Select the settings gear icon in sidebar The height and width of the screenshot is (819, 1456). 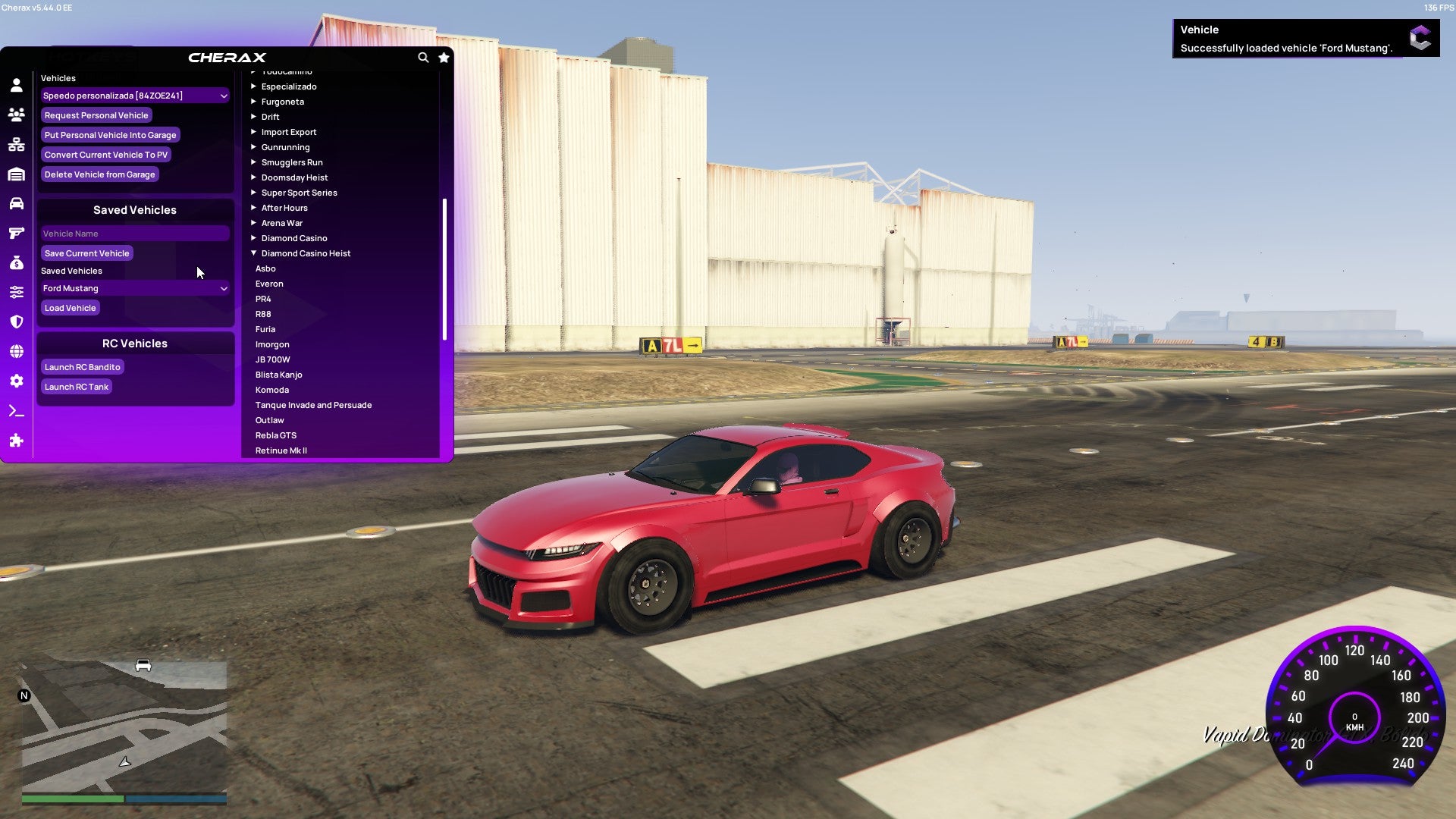point(16,381)
